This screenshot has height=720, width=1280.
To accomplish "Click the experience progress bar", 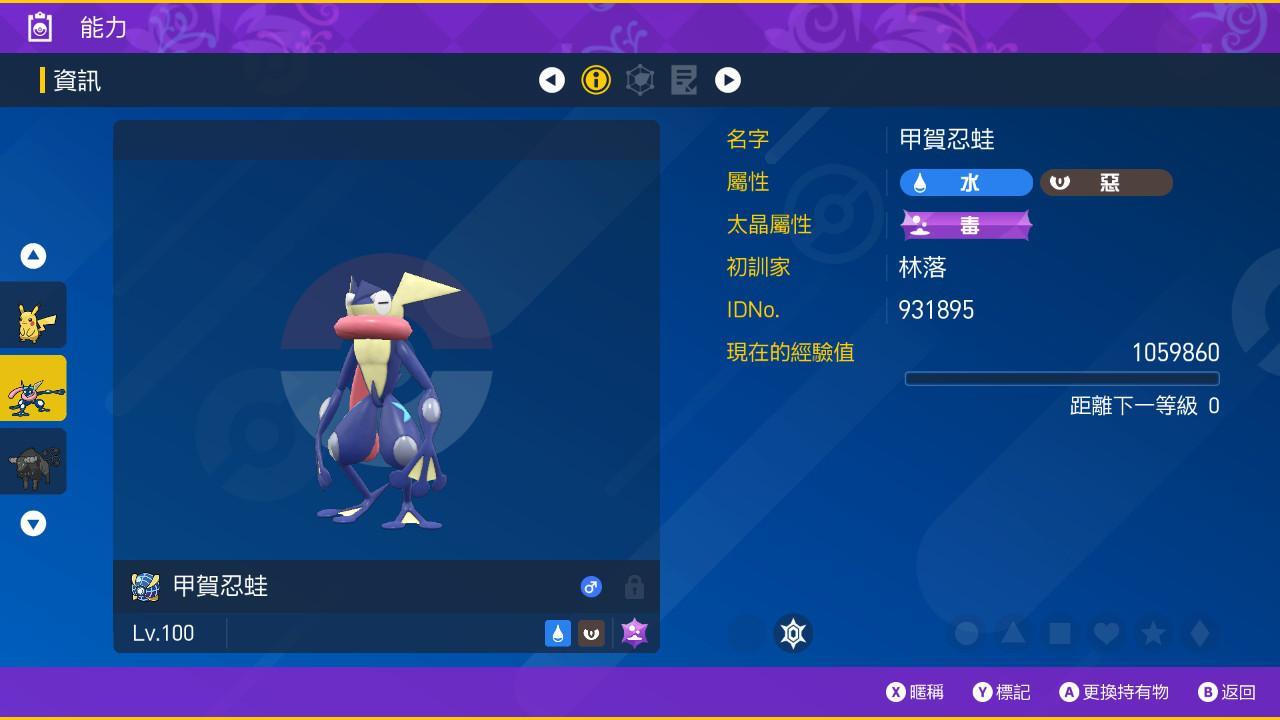I will [1063, 378].
